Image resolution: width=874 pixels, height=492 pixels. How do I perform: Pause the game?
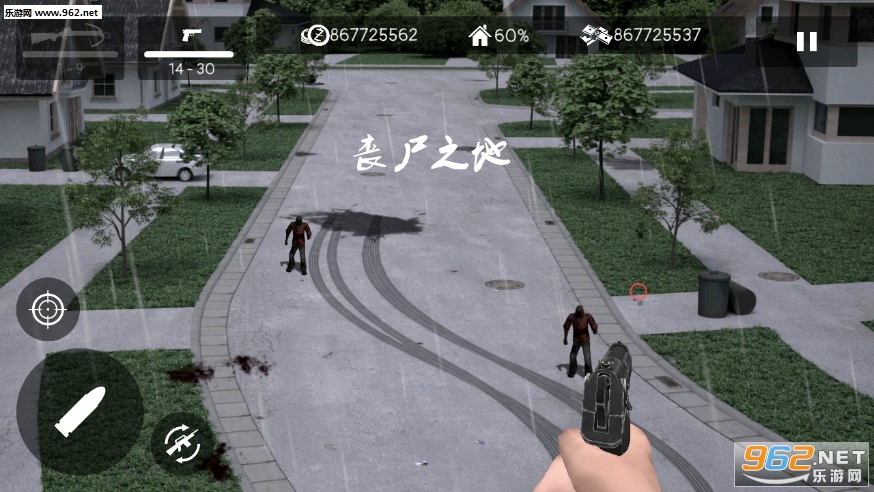point(806,42)
